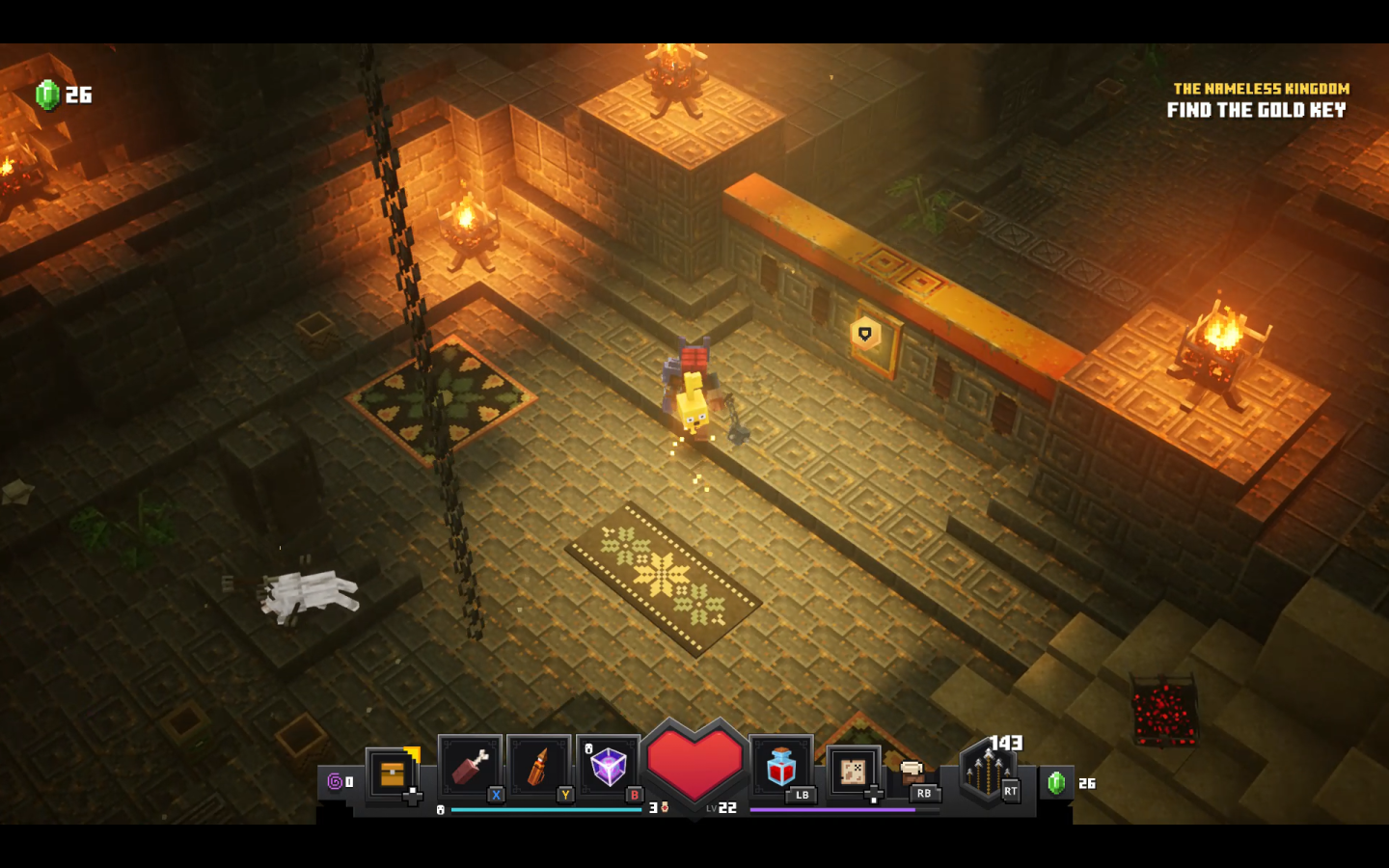Click the sleeping wolf companion
Viewport: 1389px width, 868px height.
point(309,593)
